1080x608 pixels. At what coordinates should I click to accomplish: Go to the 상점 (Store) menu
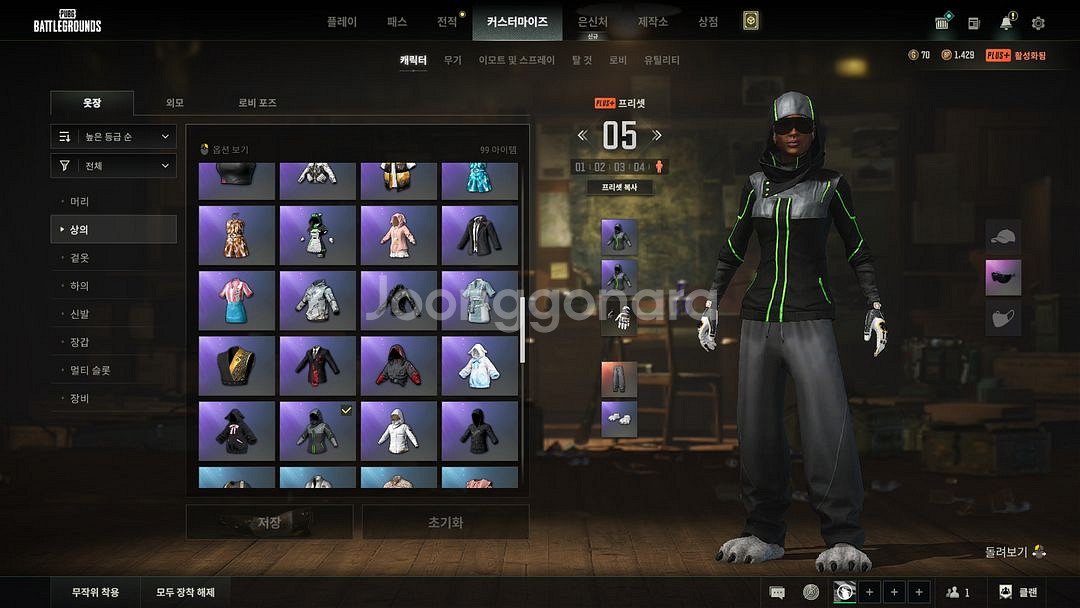point(707,21)
